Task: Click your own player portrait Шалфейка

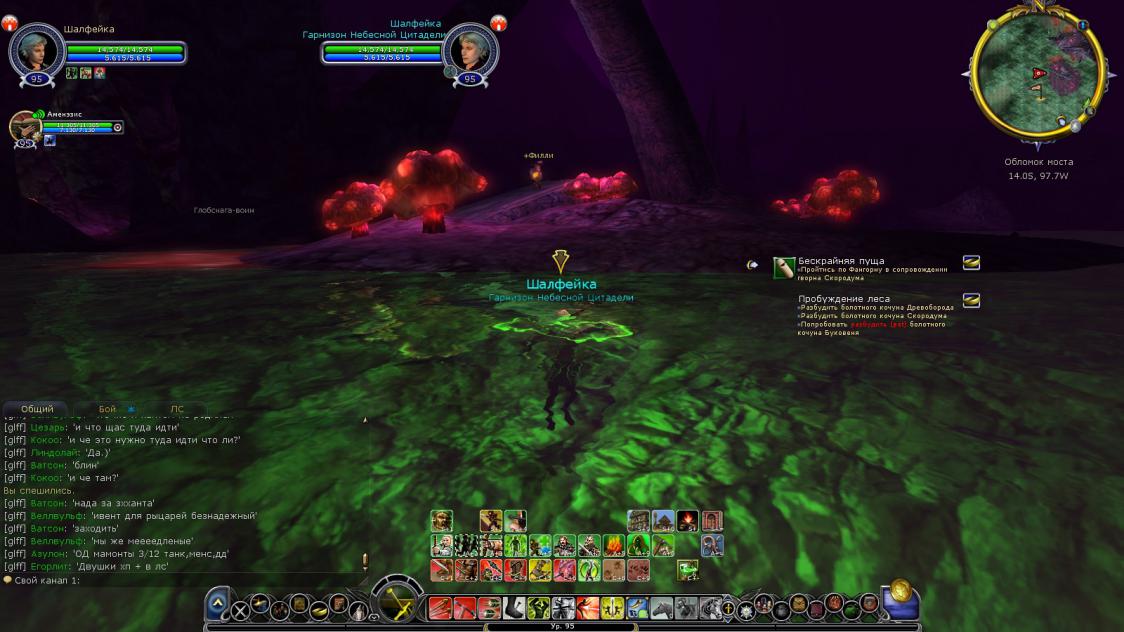Action: tap(37, 49)
